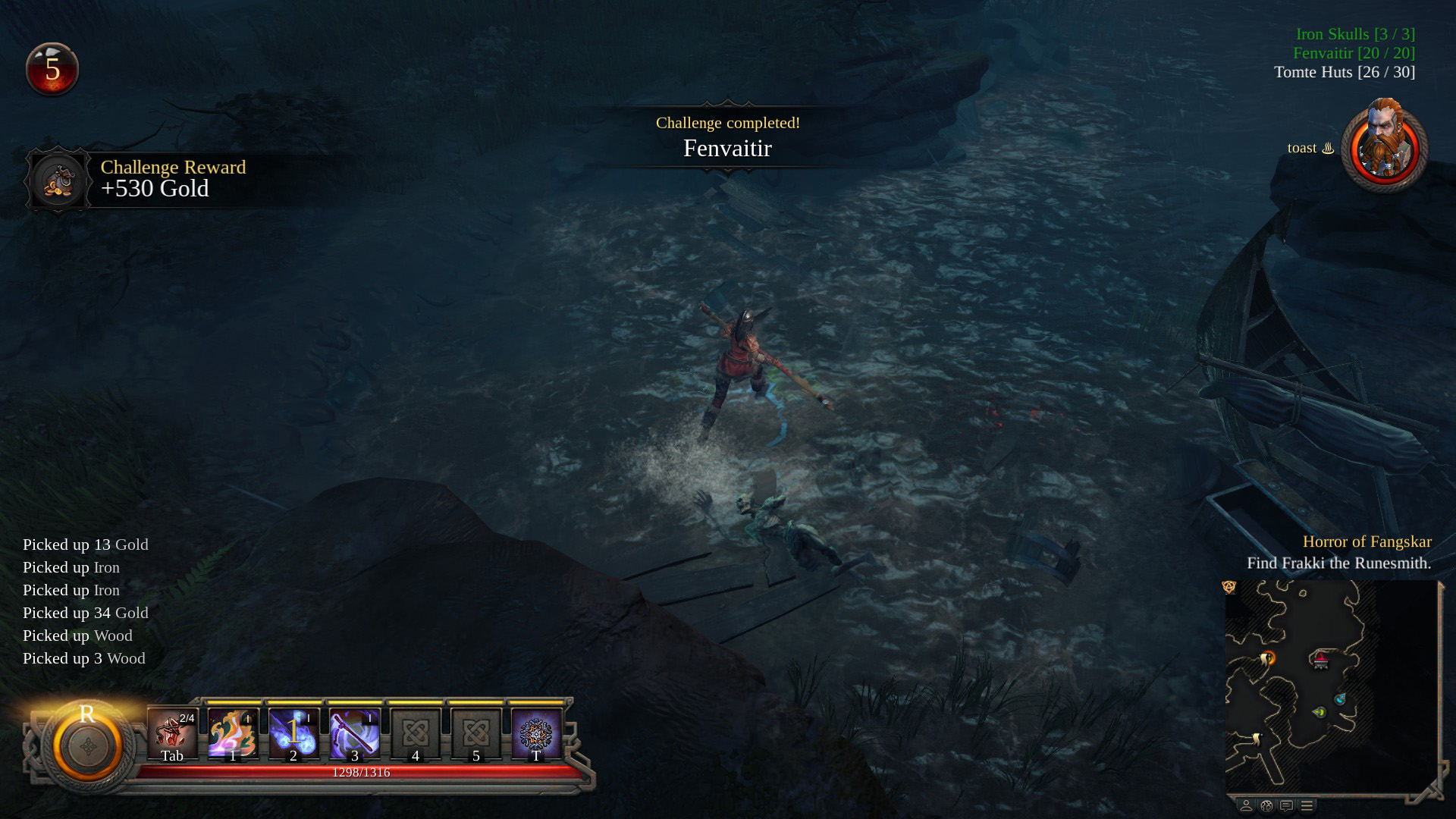
Task: Click the round orange rage orb
Action: (88, 746)
